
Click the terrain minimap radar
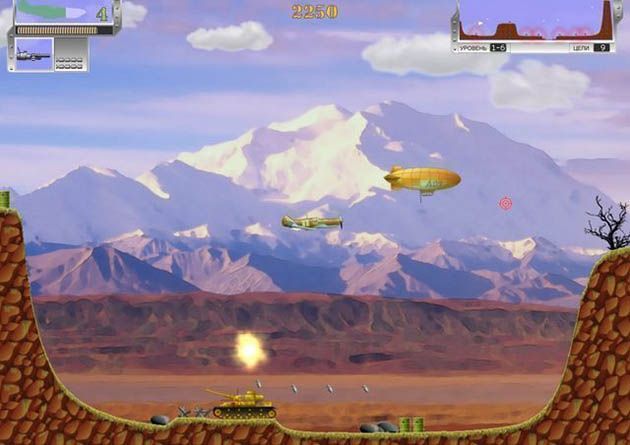[x=534, y=20]
